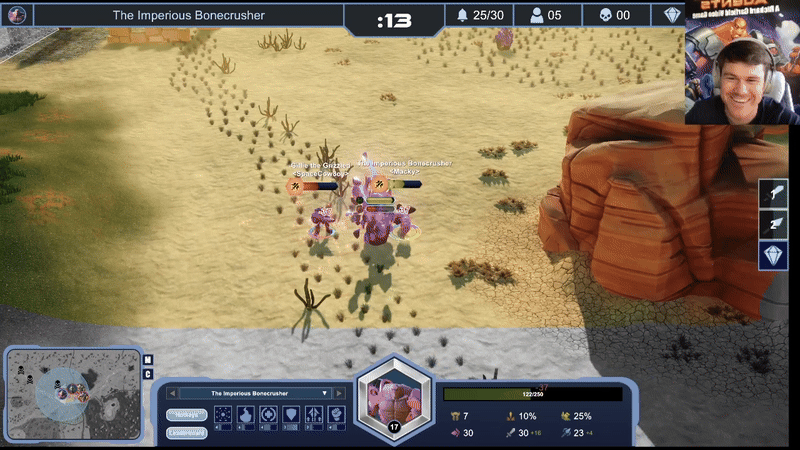Viewport: 800px width, 450px height.
Task: Open the player avatar icon top-left
Action: pyautogui.click(x=17, y=15)
